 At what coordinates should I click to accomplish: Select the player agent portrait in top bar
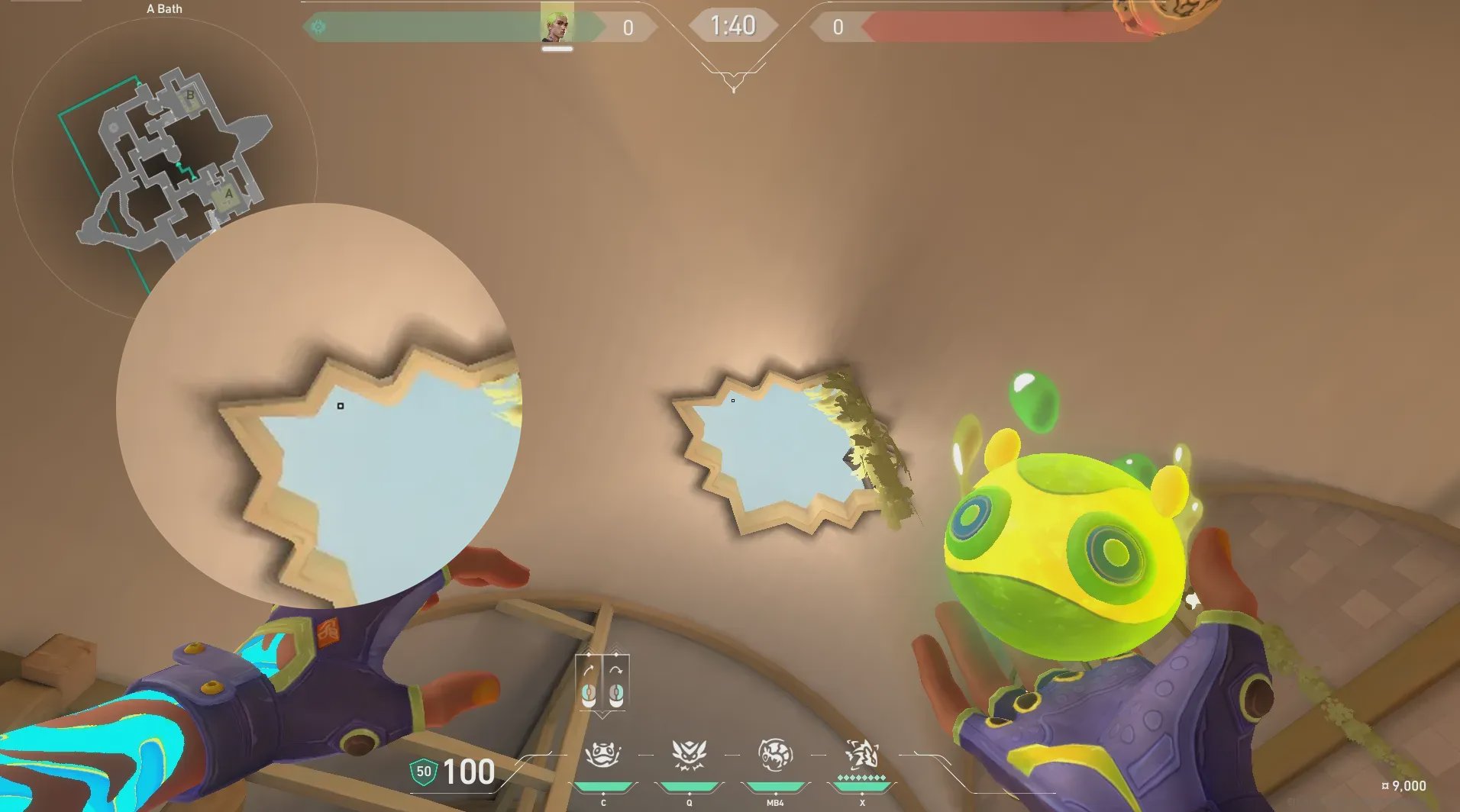point(557,25)
